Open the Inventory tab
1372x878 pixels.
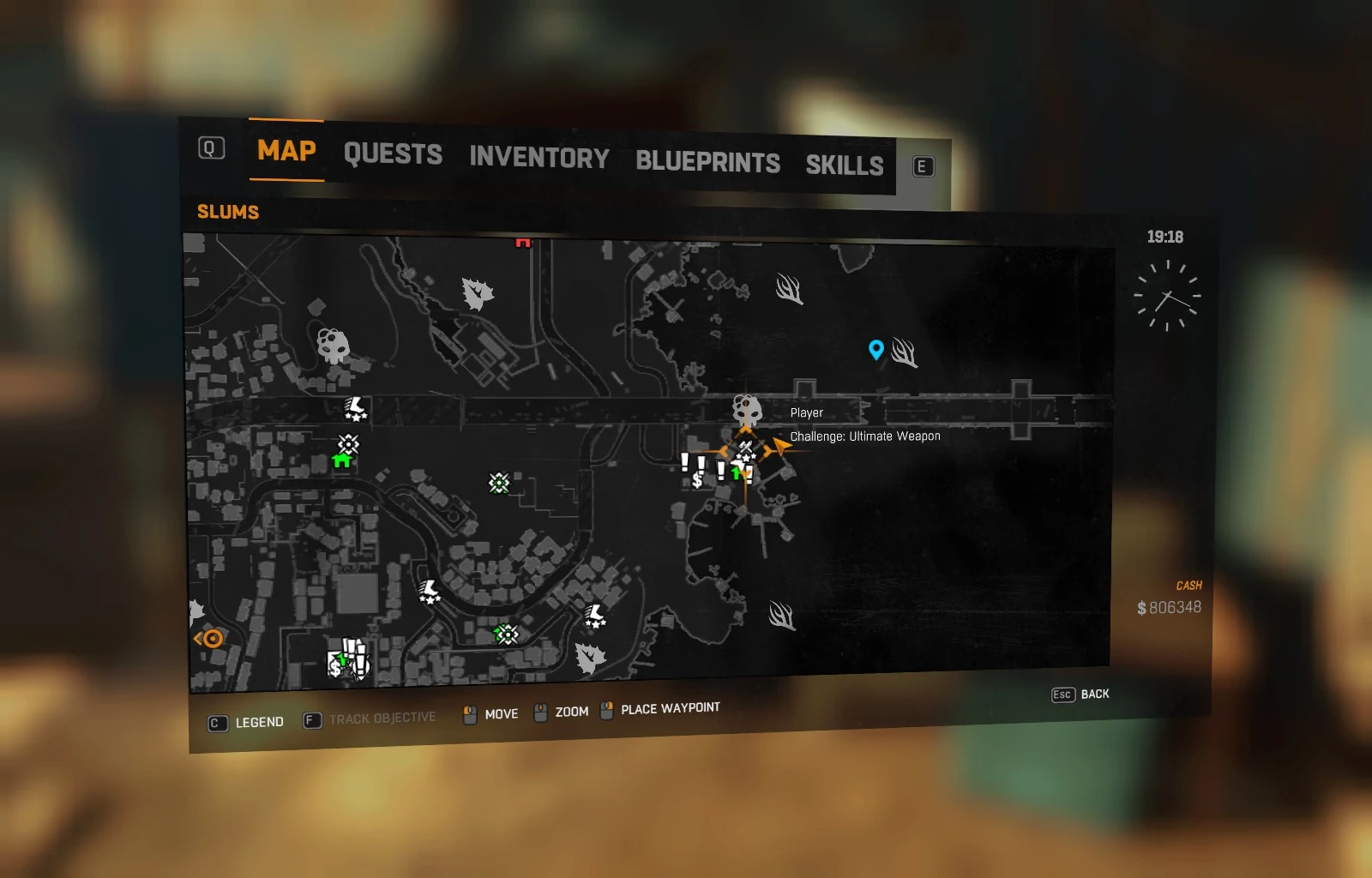[x=539, y=158]
